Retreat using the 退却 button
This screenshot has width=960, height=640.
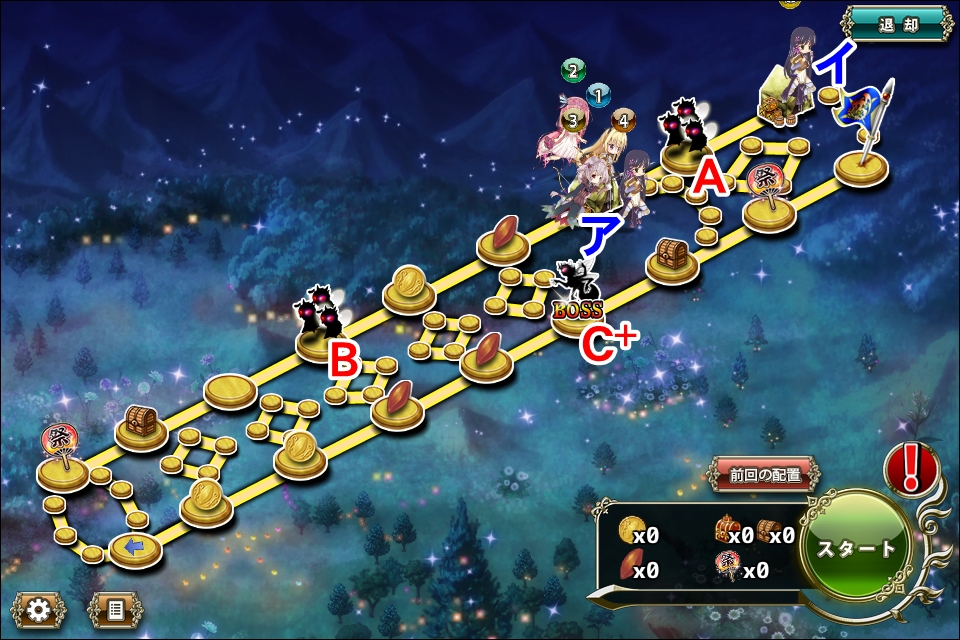(x=897, y=24)
